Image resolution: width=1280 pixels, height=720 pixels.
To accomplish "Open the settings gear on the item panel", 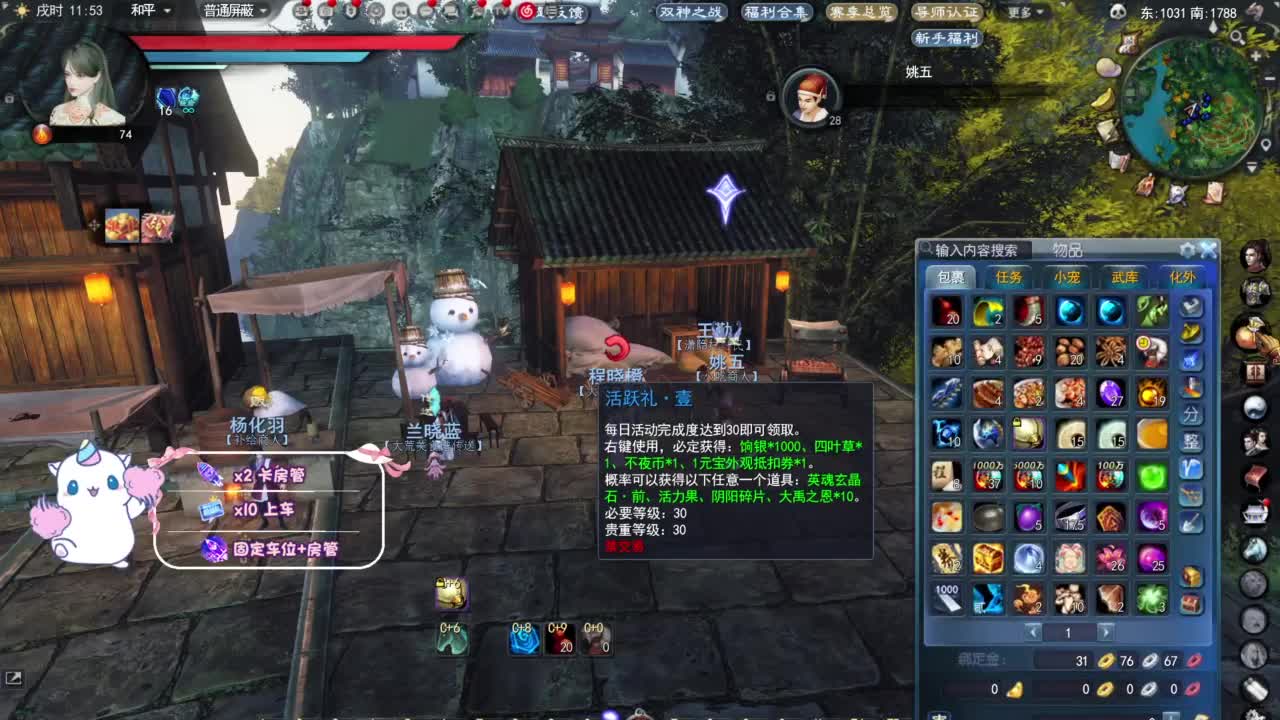I will tap(1186, 251).
